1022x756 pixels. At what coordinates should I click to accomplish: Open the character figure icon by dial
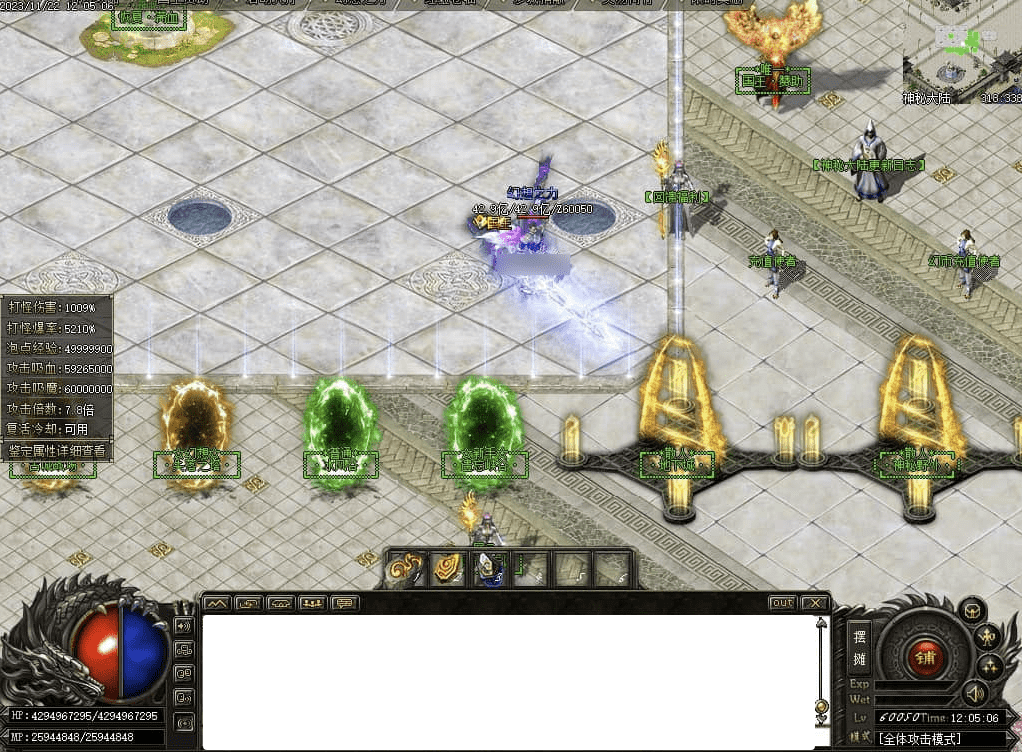[x=989, y=637]
